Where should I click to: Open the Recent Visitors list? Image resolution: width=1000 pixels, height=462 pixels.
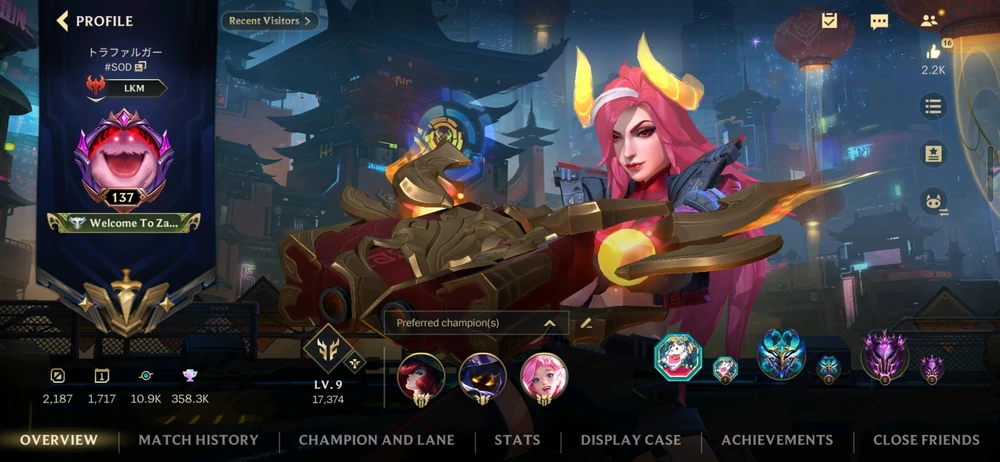(270, 20)
